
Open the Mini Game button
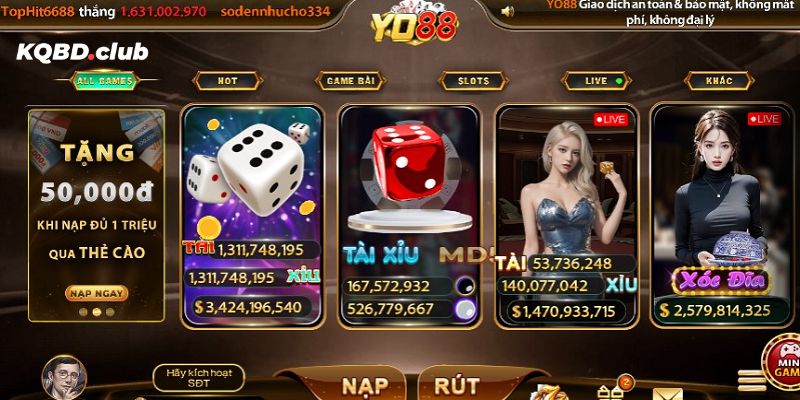(x=782, y=364)
